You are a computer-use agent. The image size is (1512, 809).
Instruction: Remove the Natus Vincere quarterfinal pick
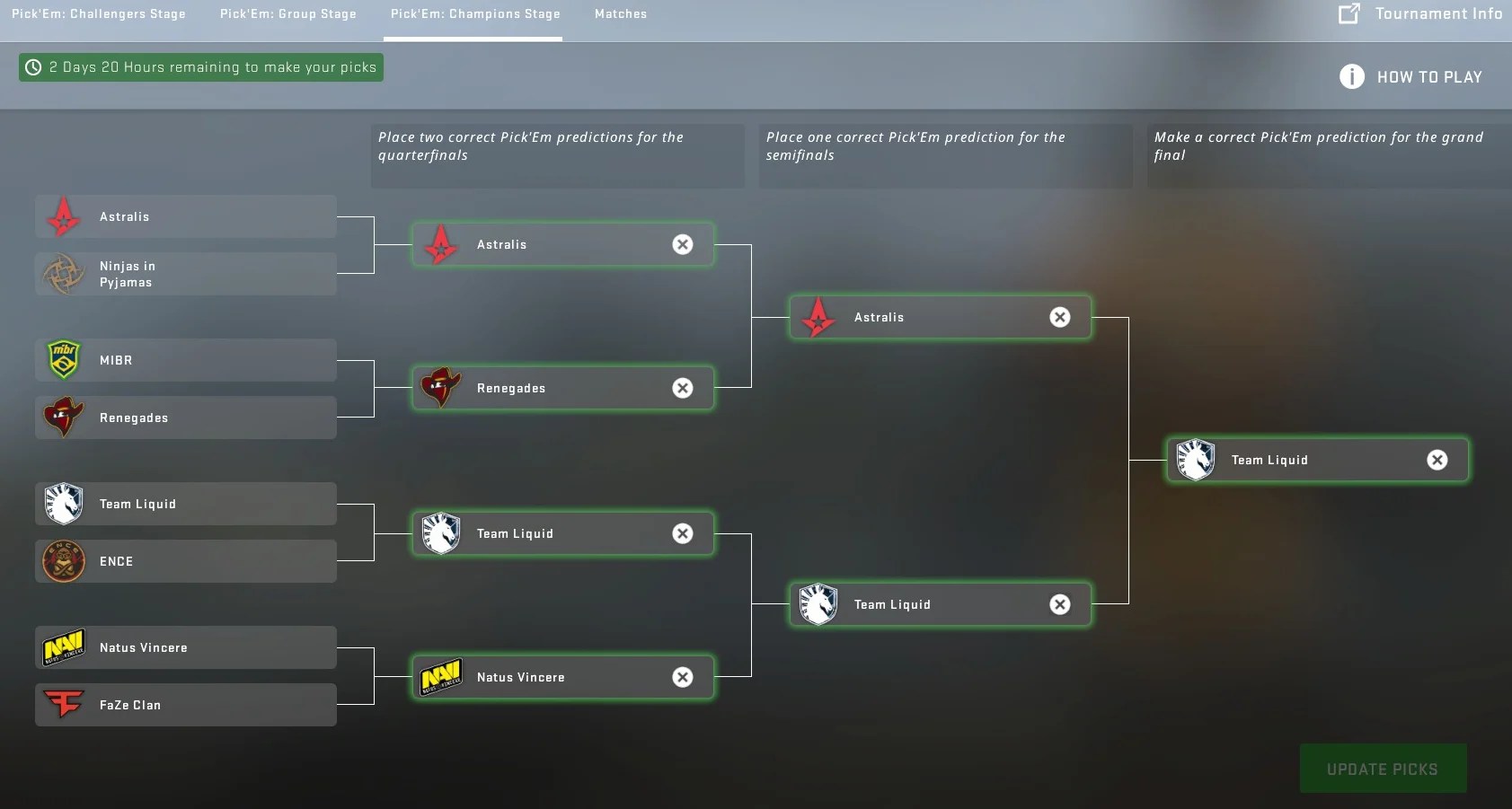683,677
